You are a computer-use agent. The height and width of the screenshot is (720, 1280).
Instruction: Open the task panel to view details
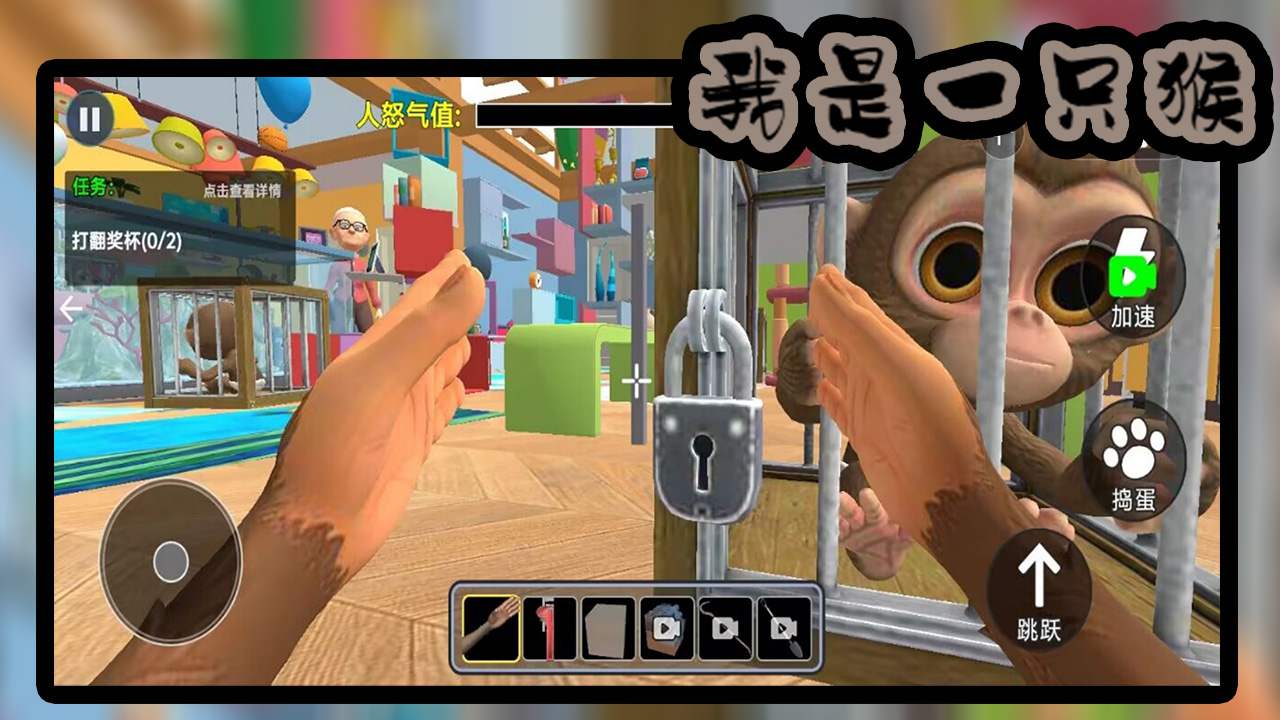[x=242, y=190]
